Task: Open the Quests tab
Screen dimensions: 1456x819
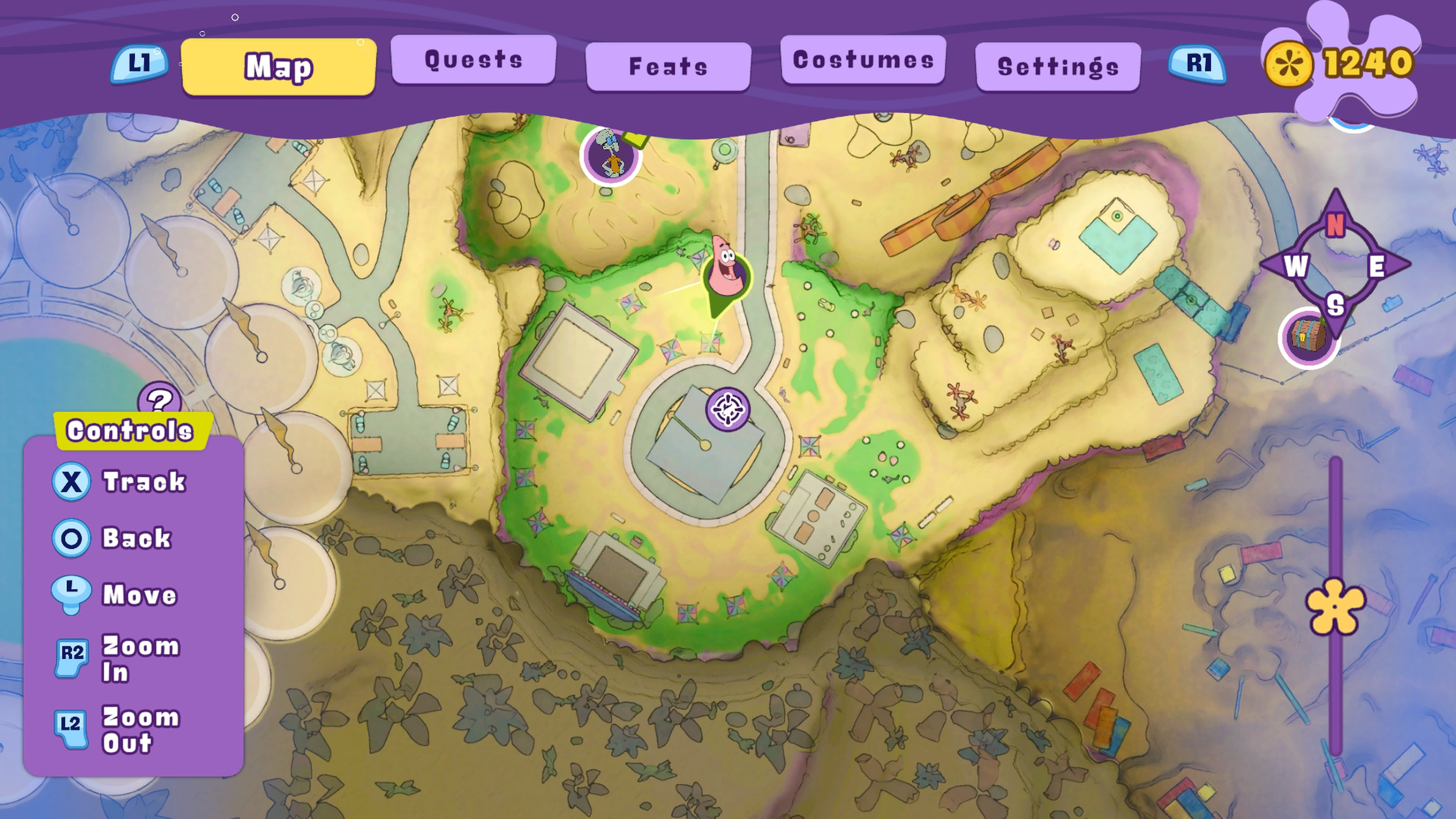Action: pos(474,60)
